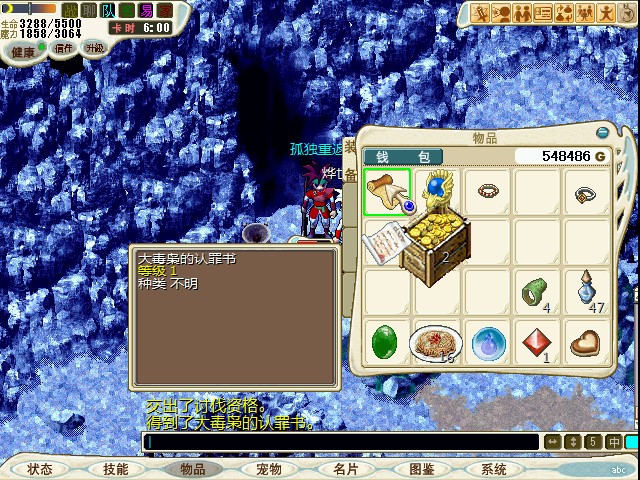
Task: Open the 系统 system menu
Action: click(x=494, y=469)
